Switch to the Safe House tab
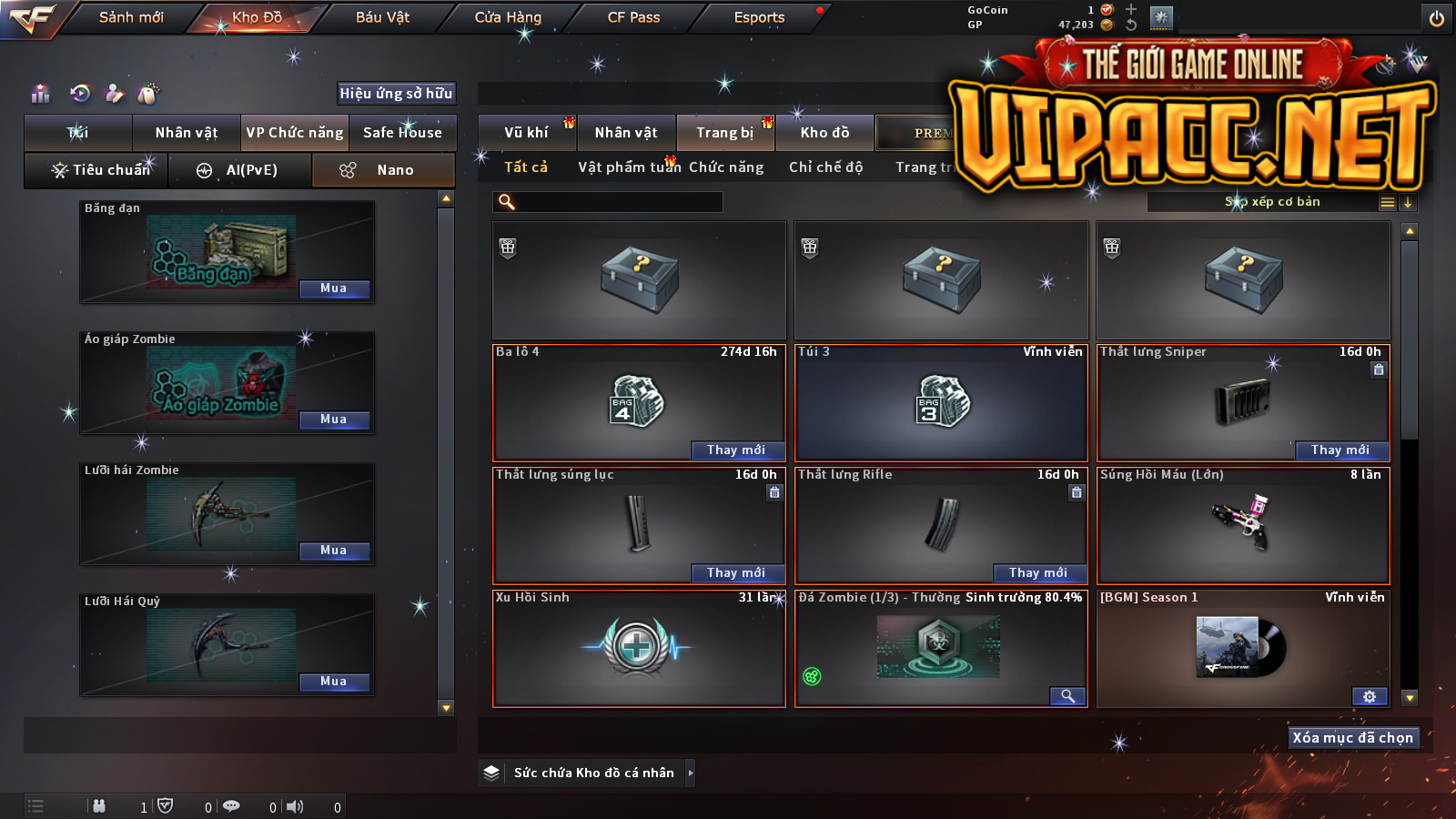This screenshot has height=819, width=1456. [x=402, y=133]
